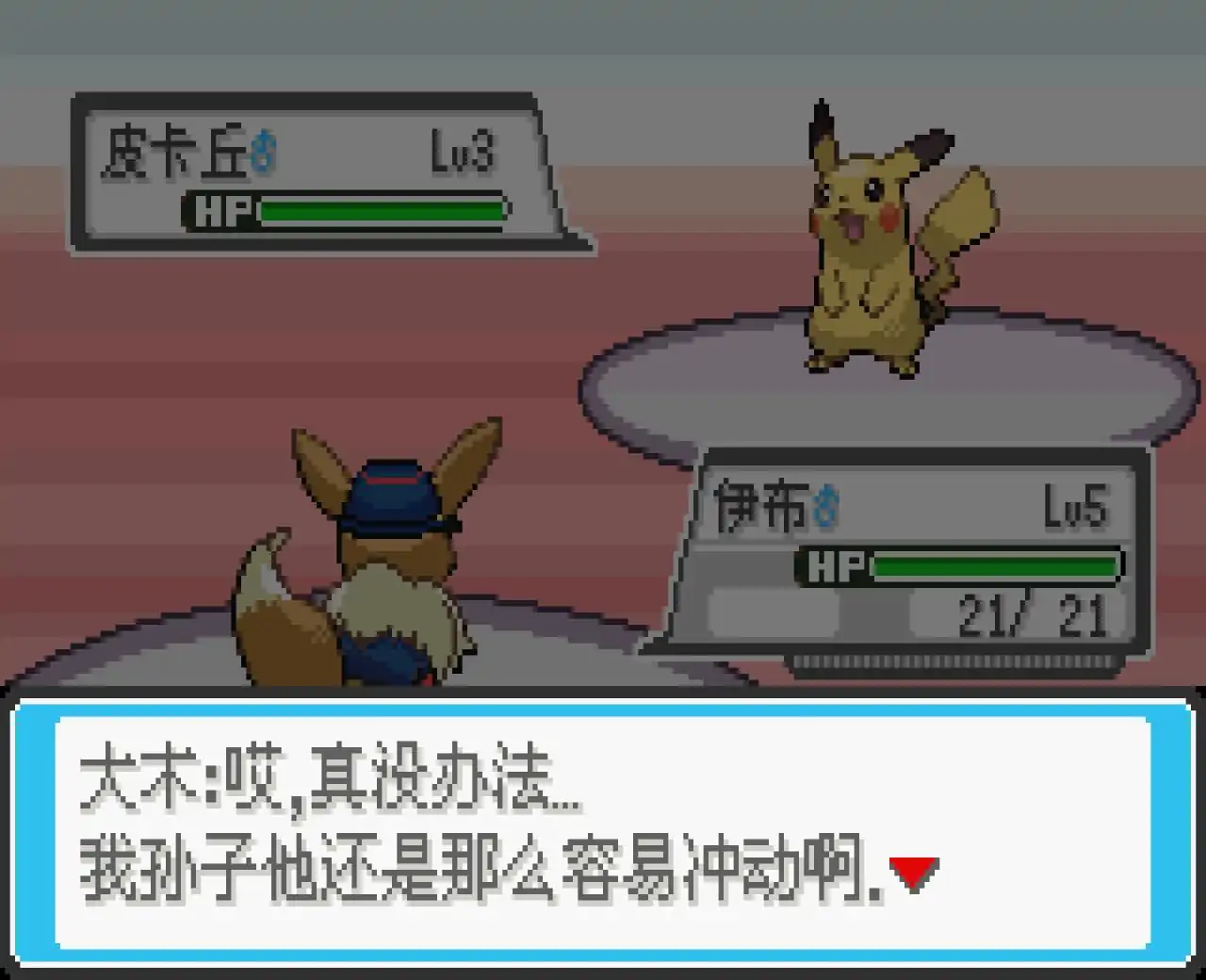Viewport: 1206px width, 980px height.
Task: Click the Lv3 indicator for 皮卡丘
Action: tap(464, 151)
